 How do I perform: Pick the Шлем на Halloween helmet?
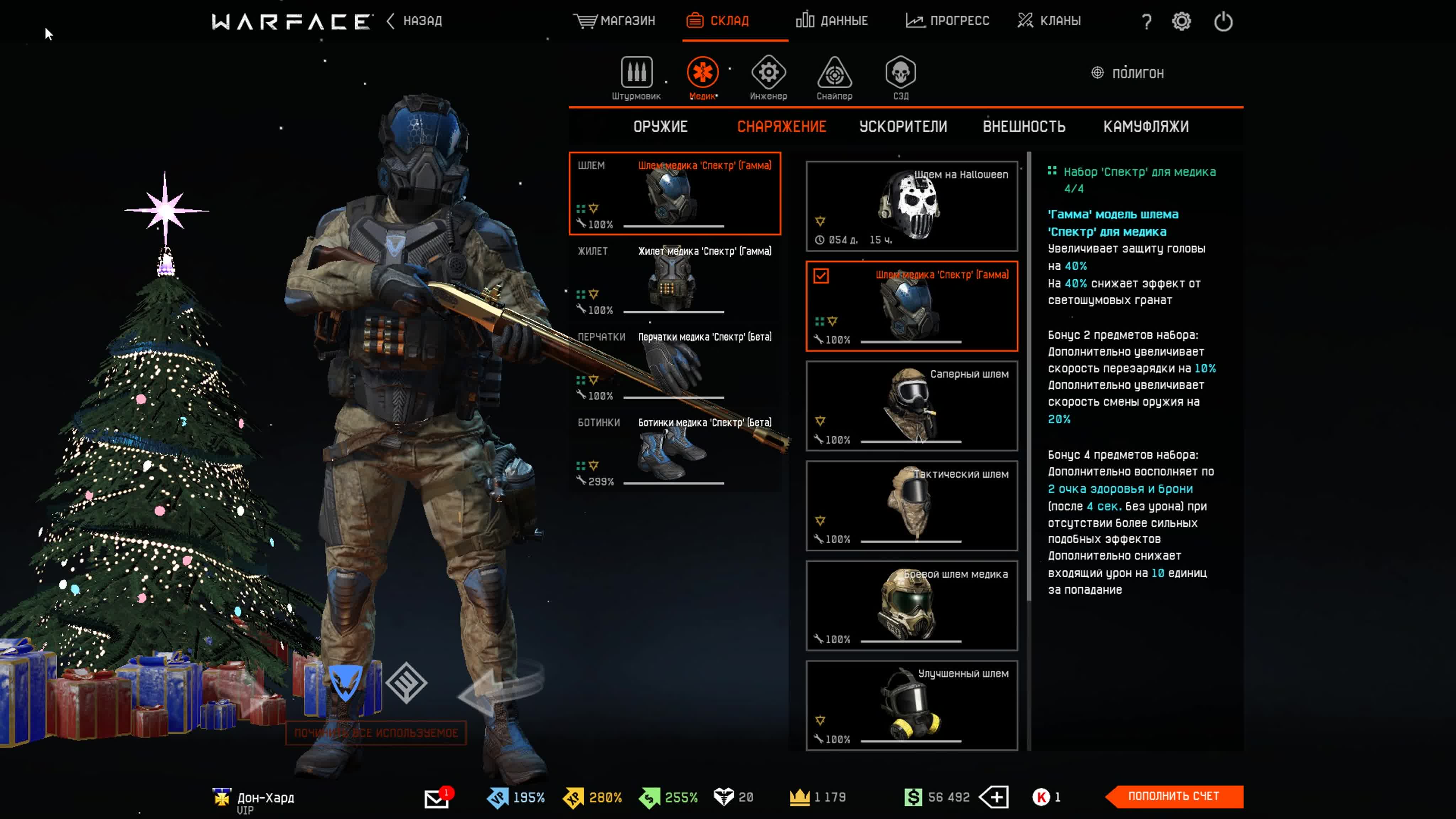pyautogui.click(x=911, y=206)
